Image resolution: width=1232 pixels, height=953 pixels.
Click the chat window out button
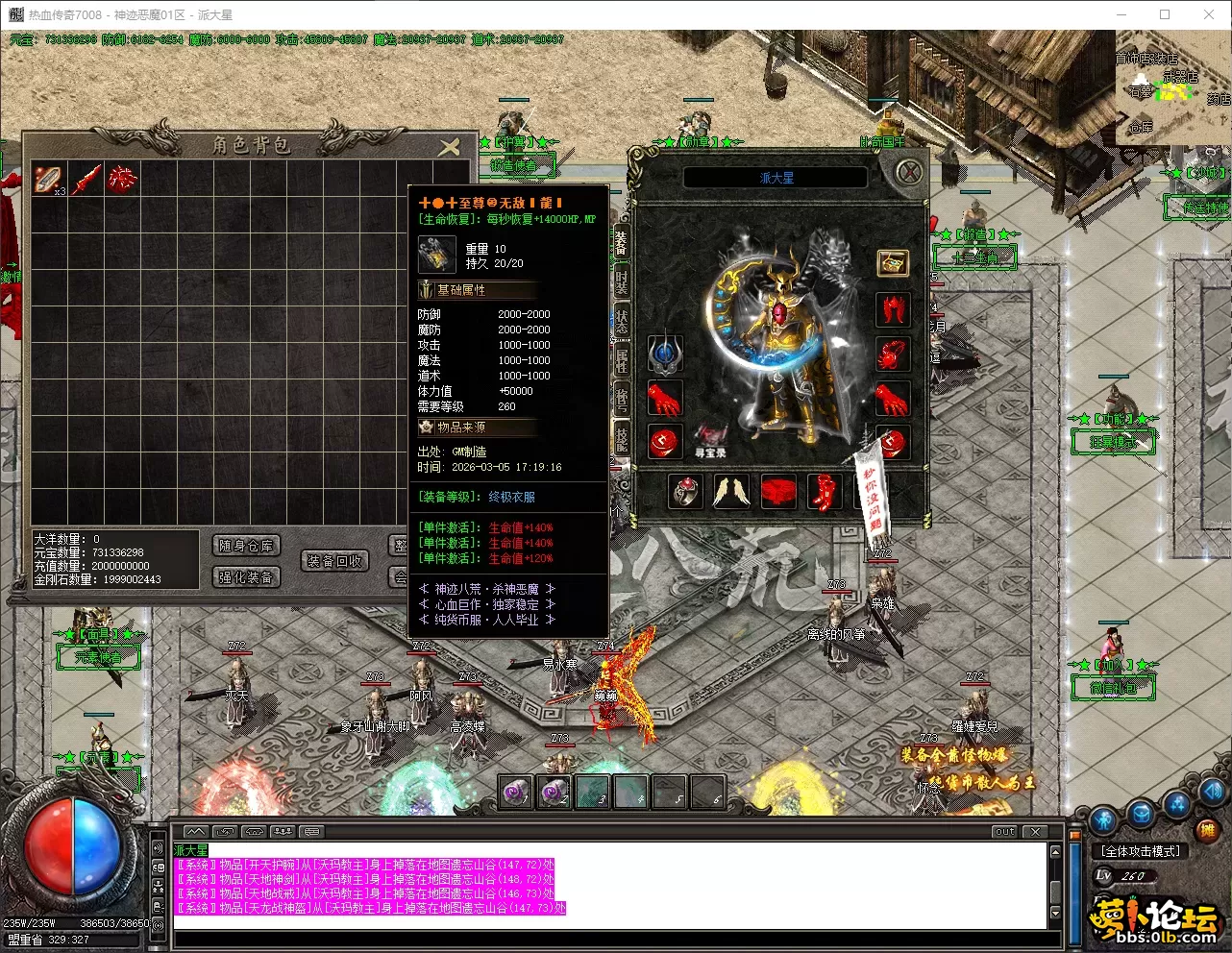[x=1004, y=832]
